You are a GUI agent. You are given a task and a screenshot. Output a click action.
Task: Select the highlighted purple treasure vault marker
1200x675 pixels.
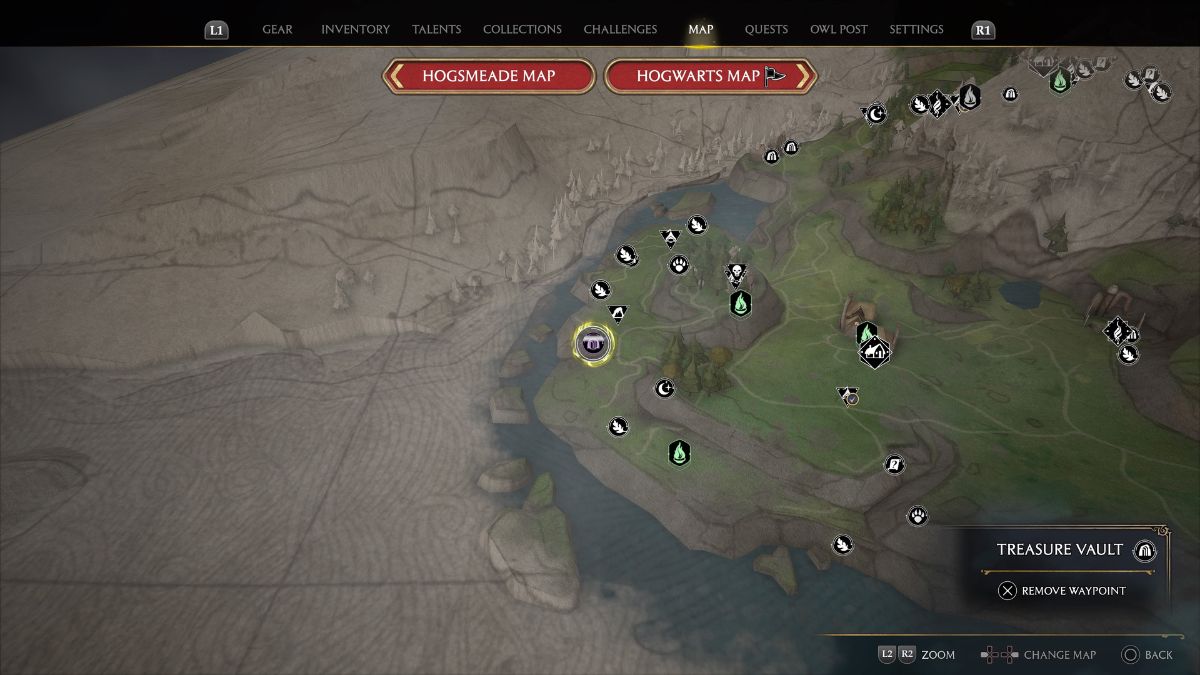click(594, 344)
